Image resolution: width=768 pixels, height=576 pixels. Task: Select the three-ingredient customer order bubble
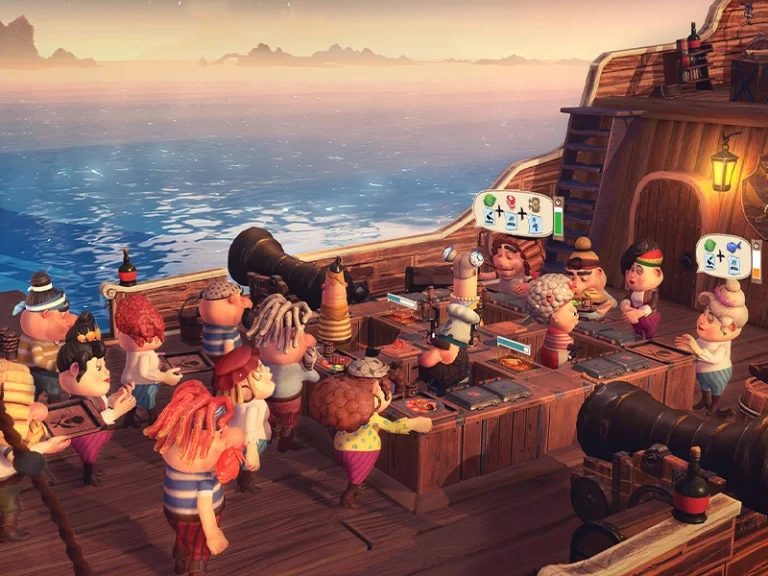tap(512, 212)
